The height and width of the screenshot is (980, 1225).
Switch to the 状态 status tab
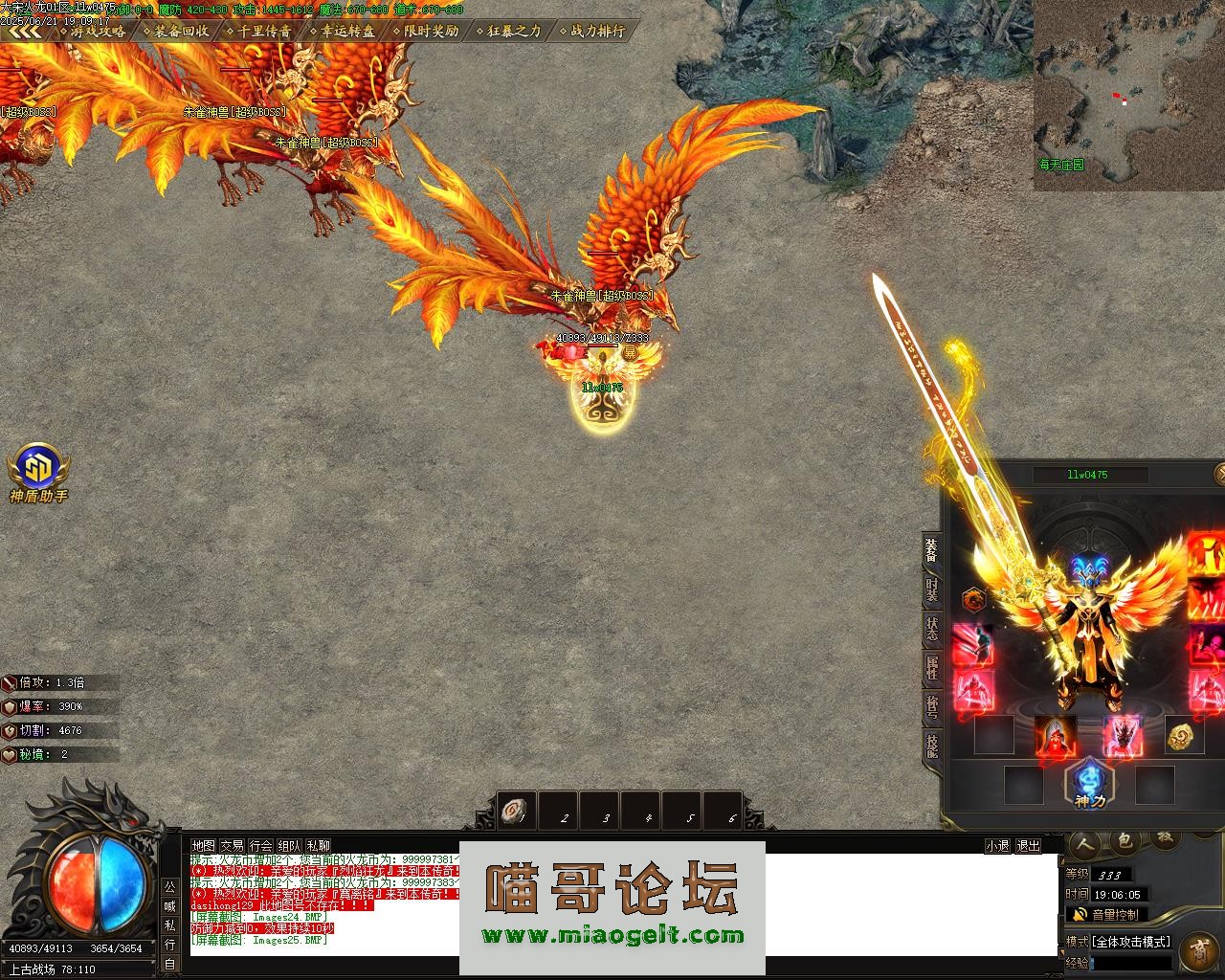932,629
